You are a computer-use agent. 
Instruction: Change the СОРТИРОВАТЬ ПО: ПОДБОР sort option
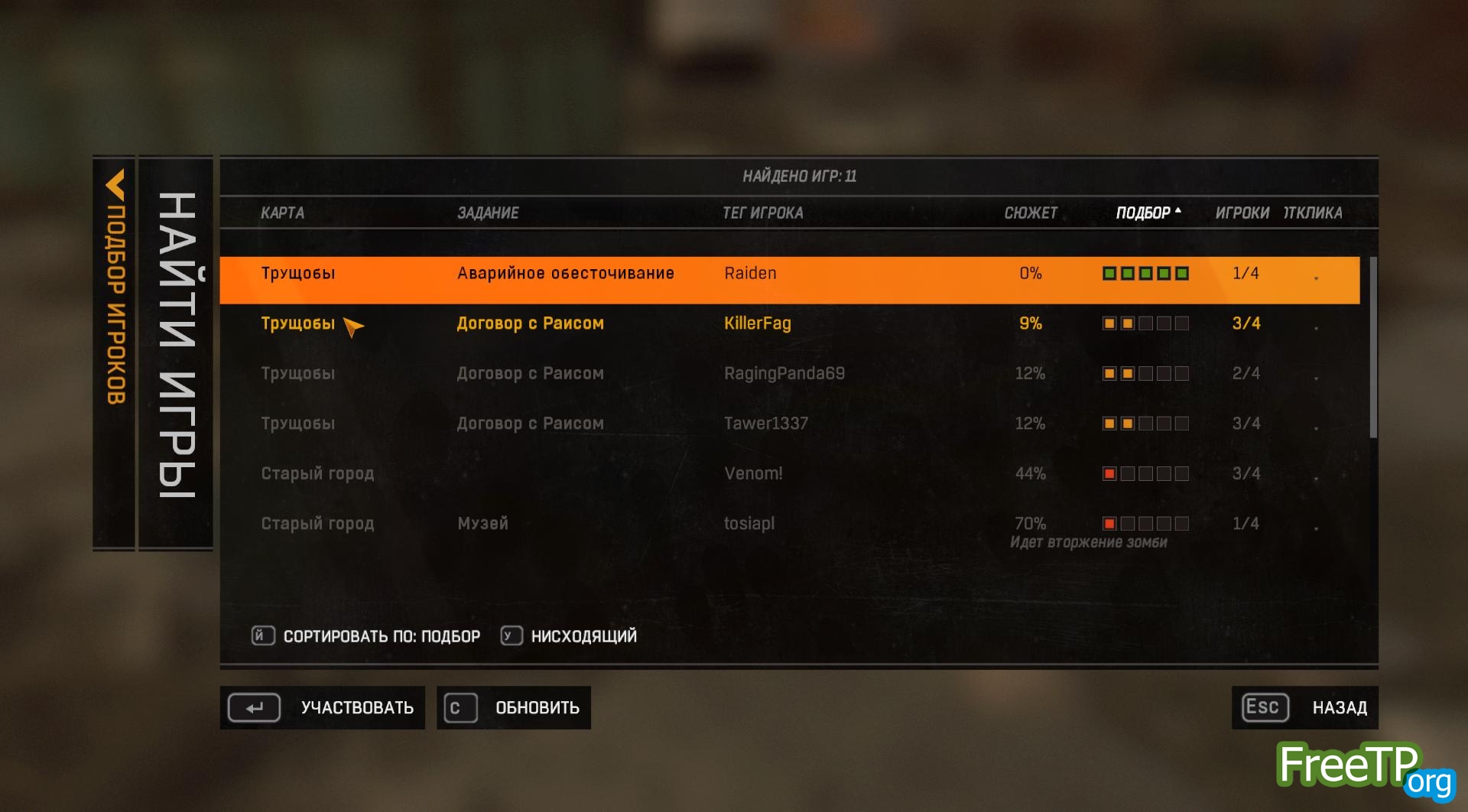pyautogui.click(x=367, y=636)
